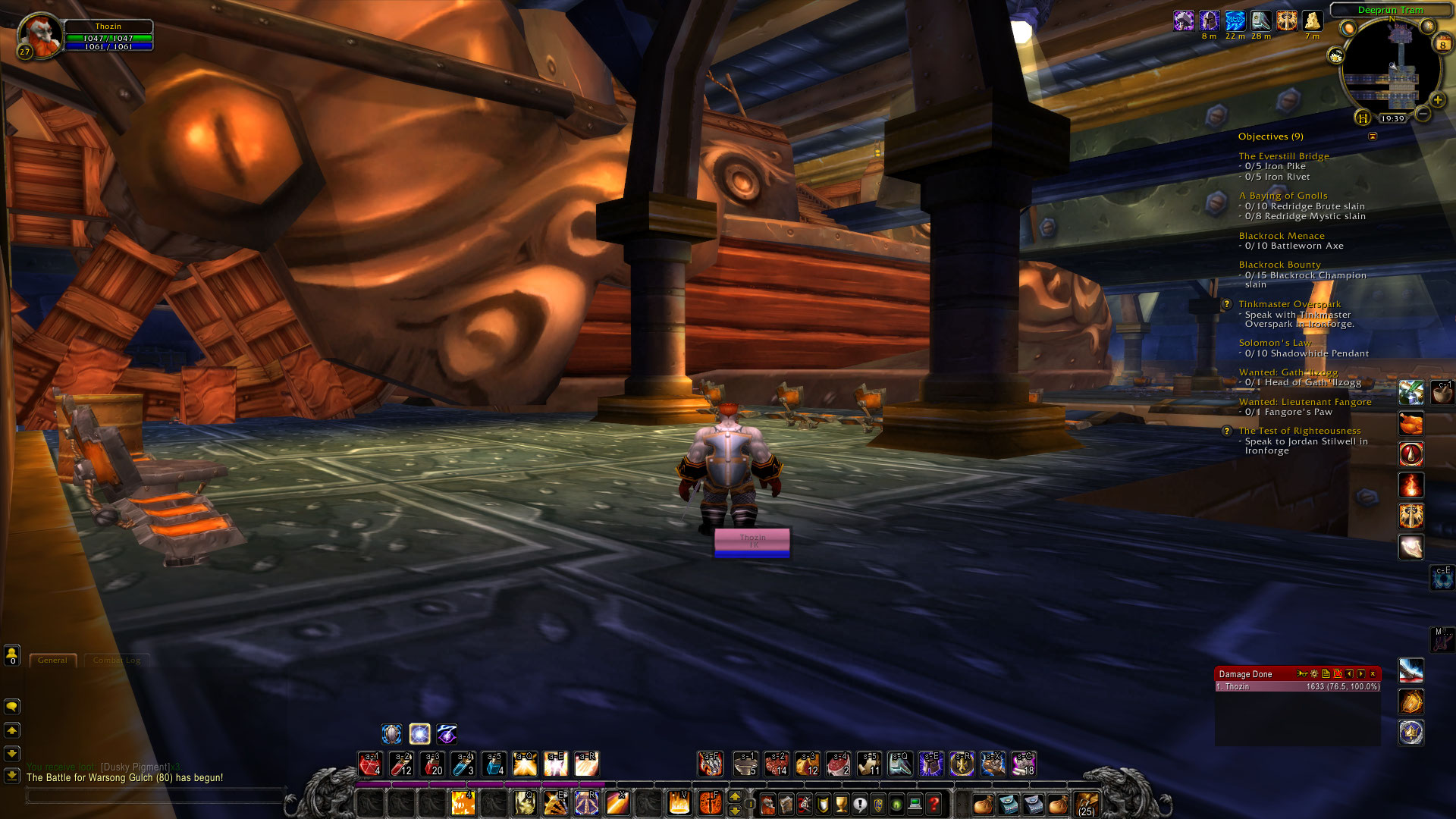Click the report icon on the Damage Done bar

click(x=1326, y=673)
